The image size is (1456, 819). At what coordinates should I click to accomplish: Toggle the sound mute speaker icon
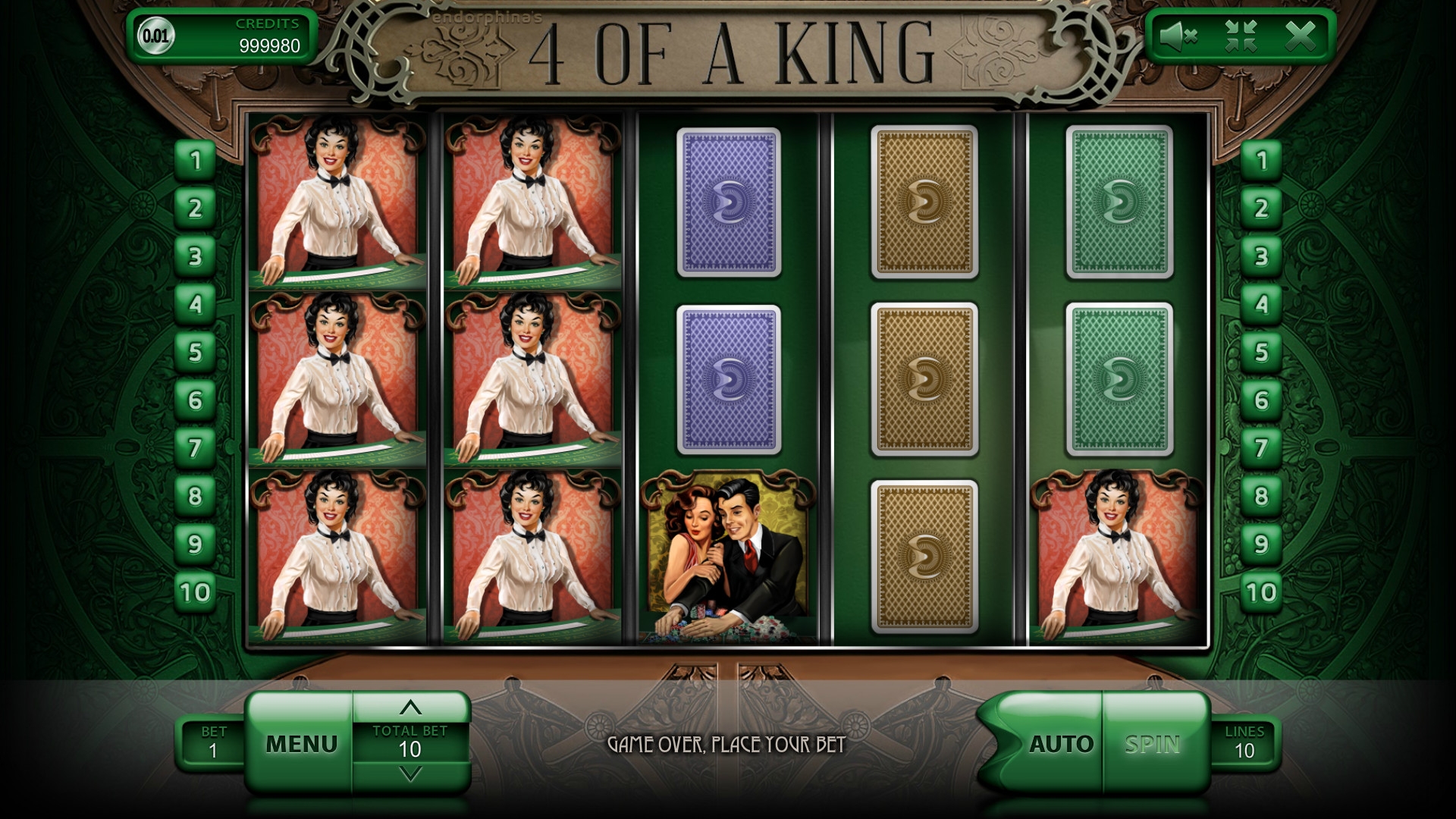click(1179, 36)
